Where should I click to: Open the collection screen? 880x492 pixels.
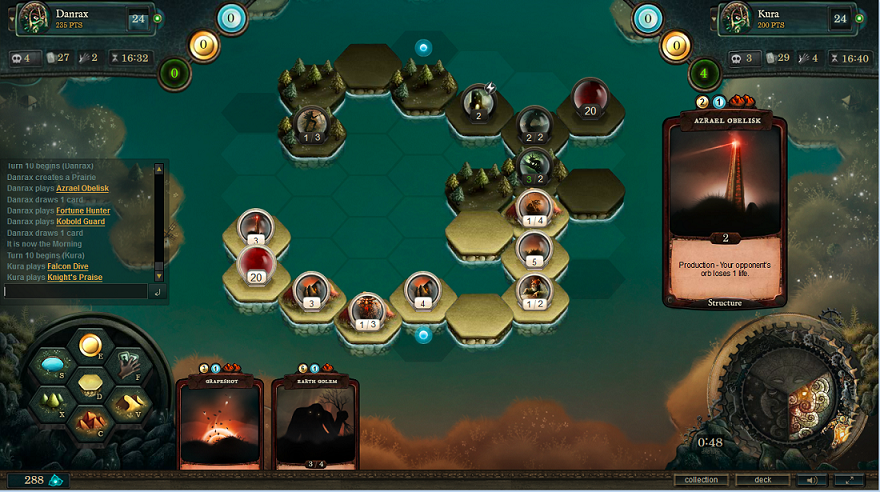click(x=701, y=480)
